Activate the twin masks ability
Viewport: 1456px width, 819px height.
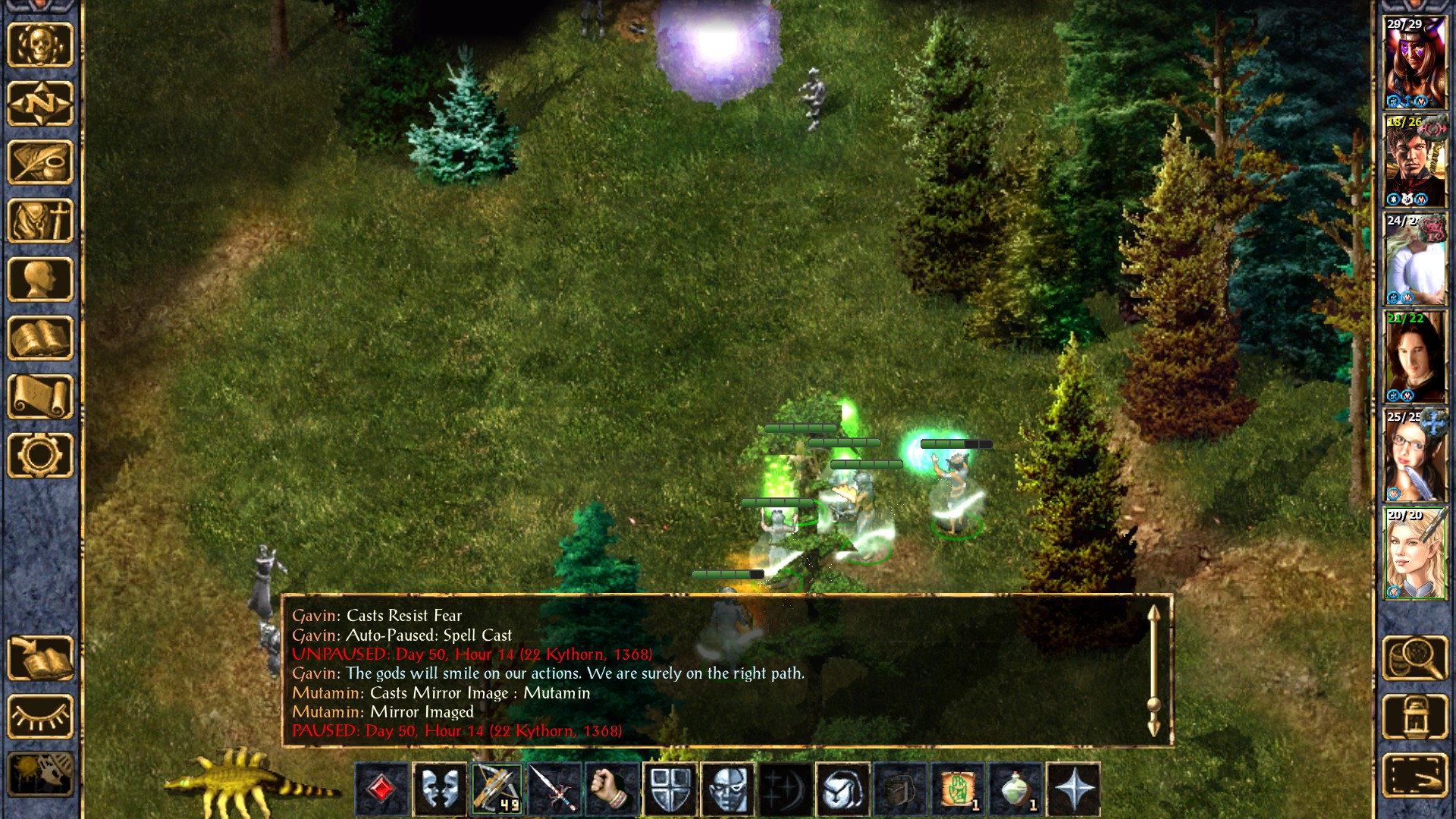click(439, 789)
